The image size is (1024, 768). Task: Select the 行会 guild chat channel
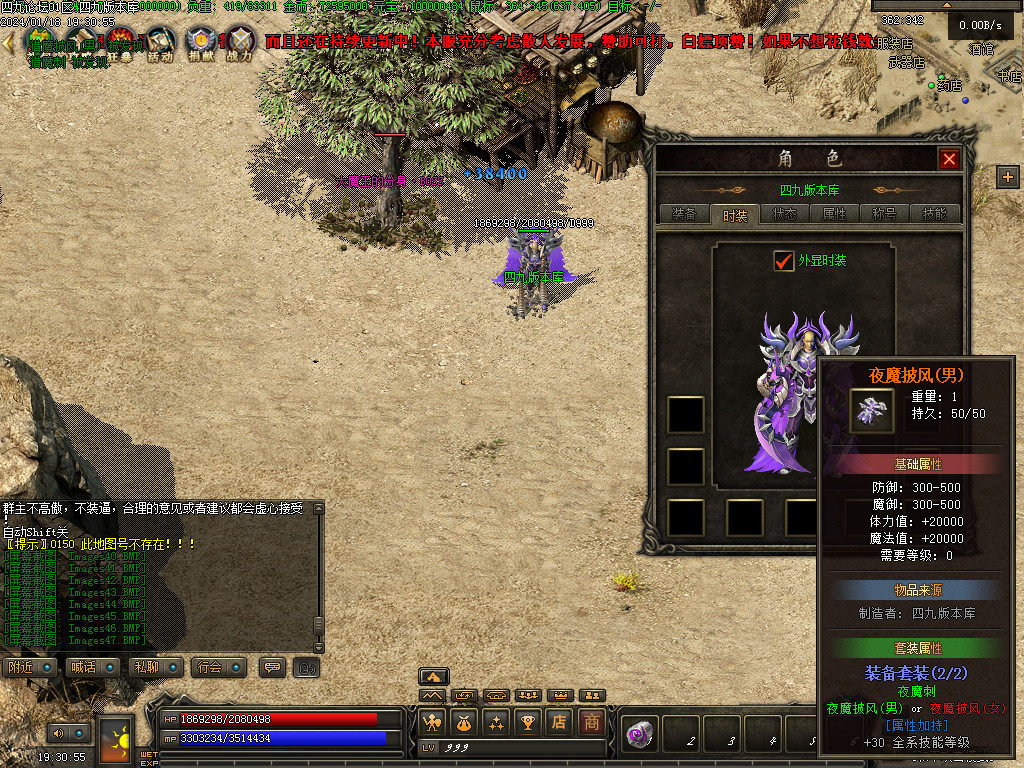[210, 667]
